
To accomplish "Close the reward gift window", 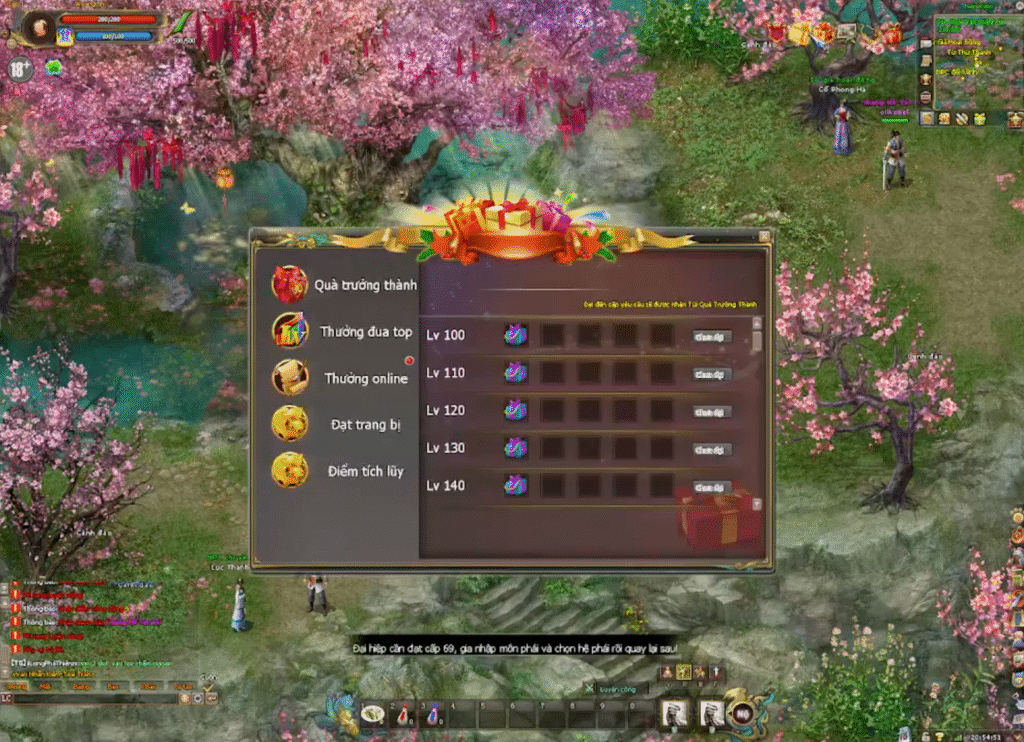I will 764,237.
